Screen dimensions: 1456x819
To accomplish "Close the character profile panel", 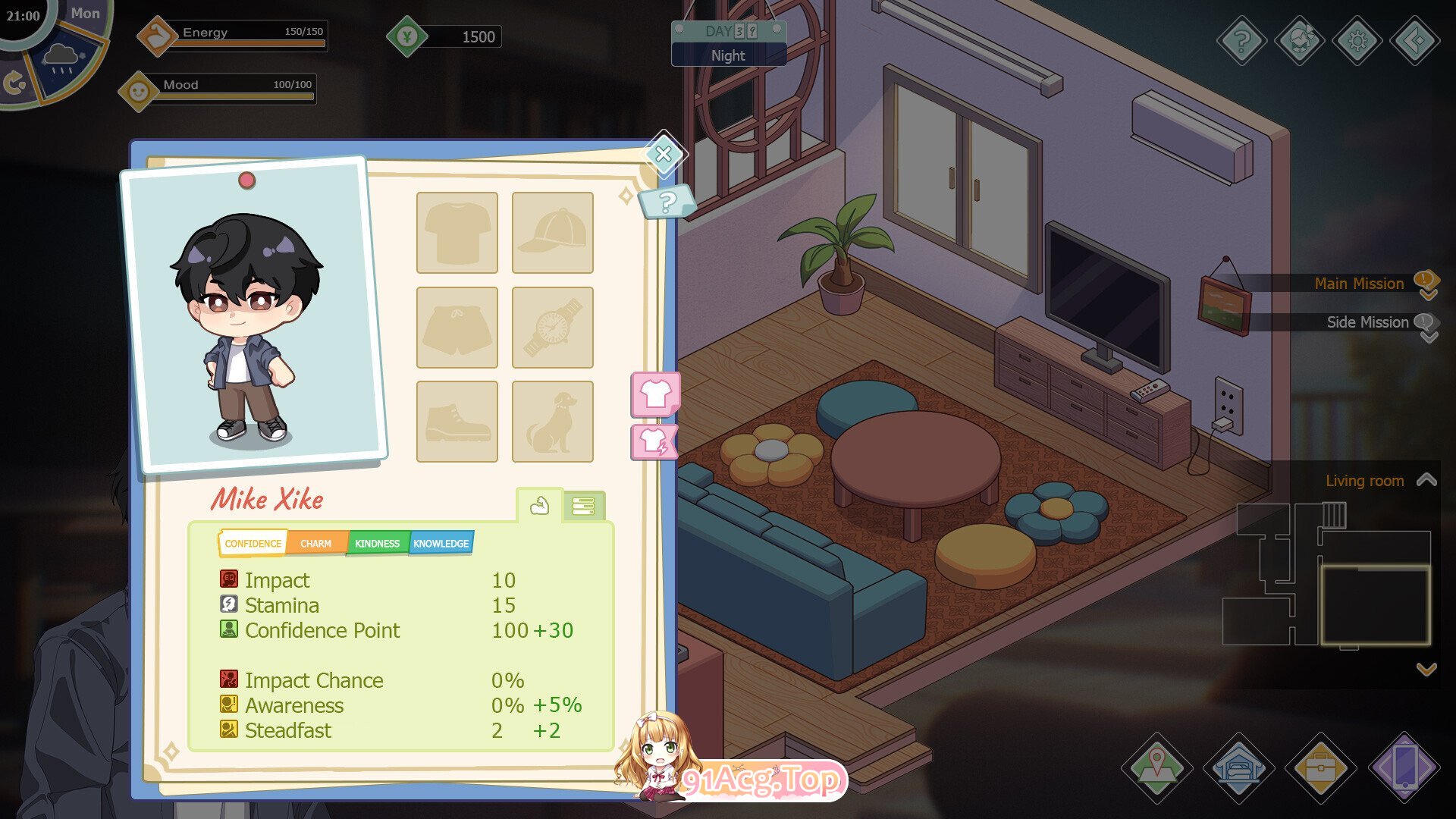I will (664, 154).
